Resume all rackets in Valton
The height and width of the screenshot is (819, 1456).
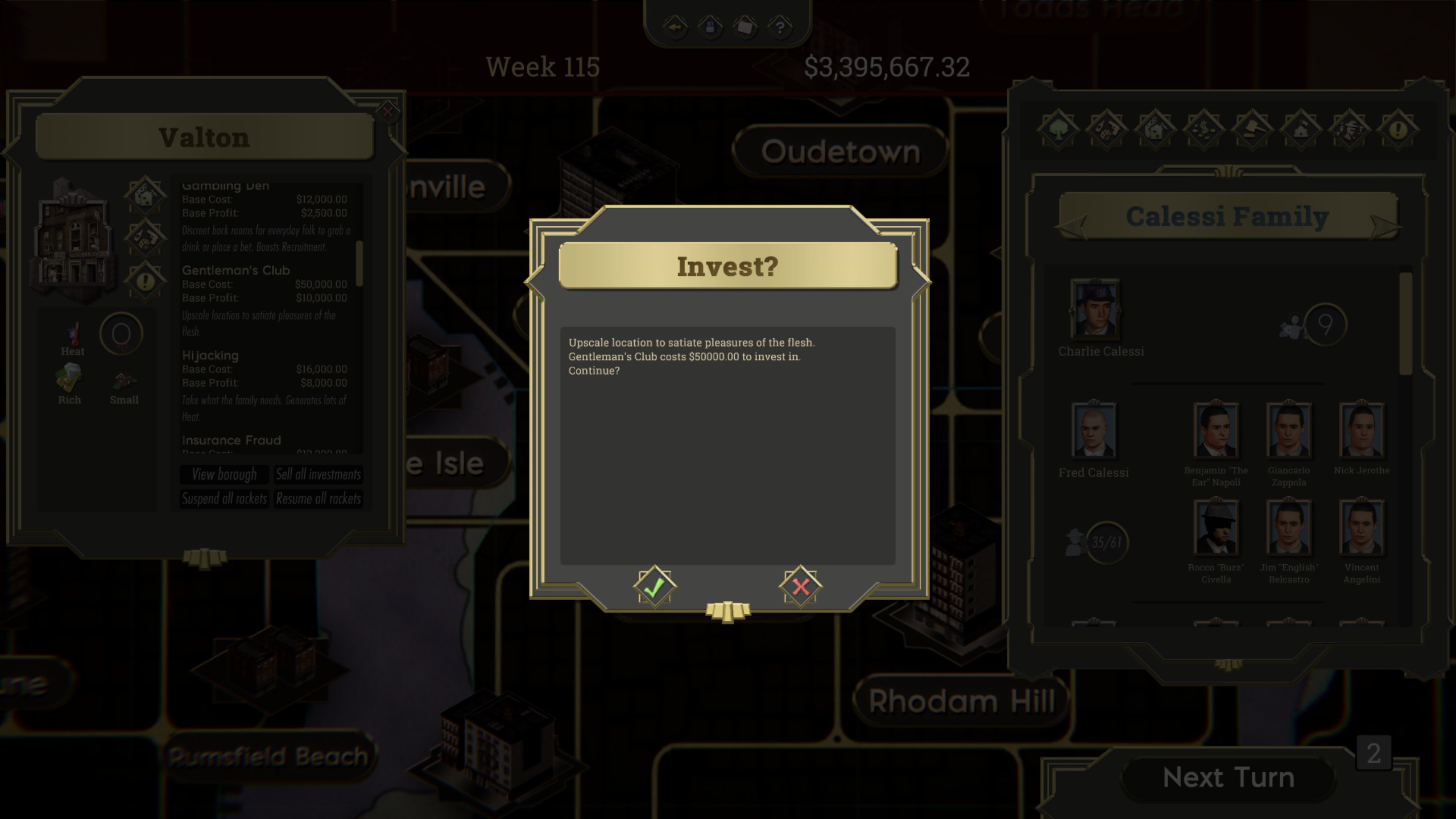point(318,499)
